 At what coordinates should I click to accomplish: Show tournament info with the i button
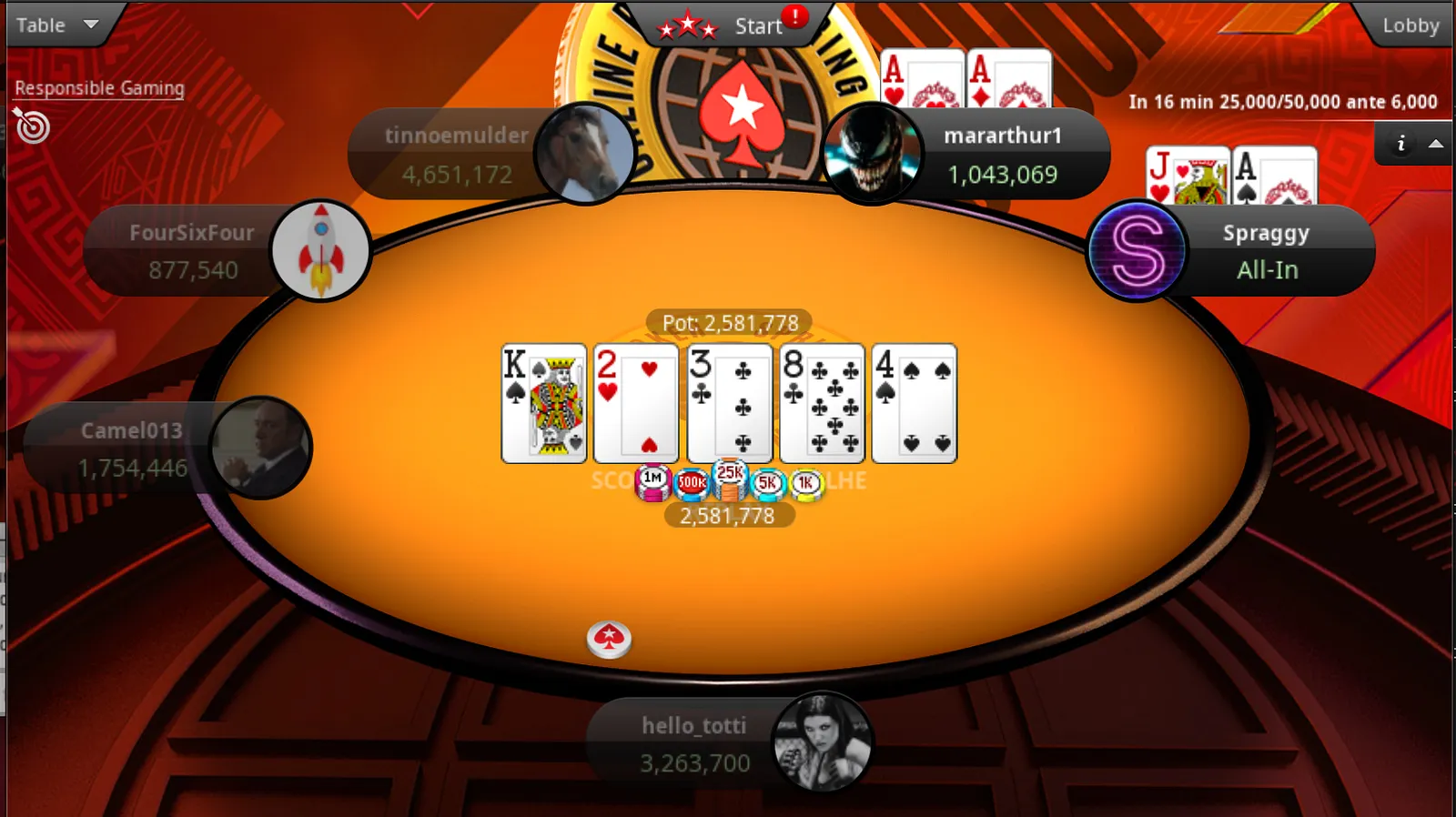(1401, 143)
